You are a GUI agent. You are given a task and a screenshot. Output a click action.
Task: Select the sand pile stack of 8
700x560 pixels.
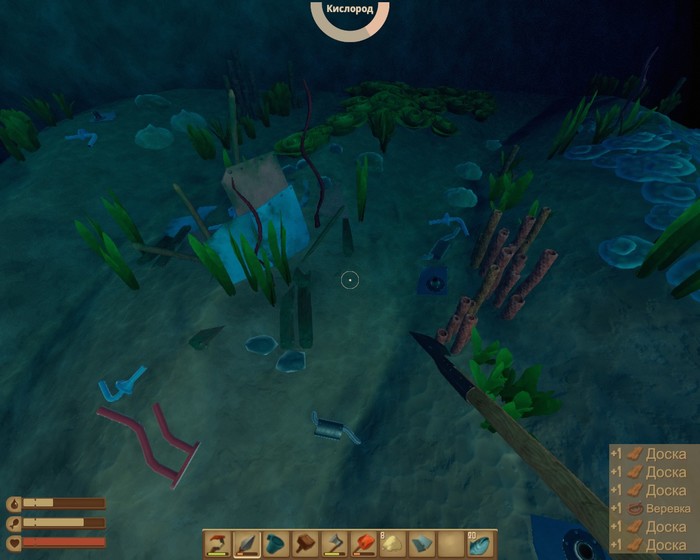pos(391,544)
